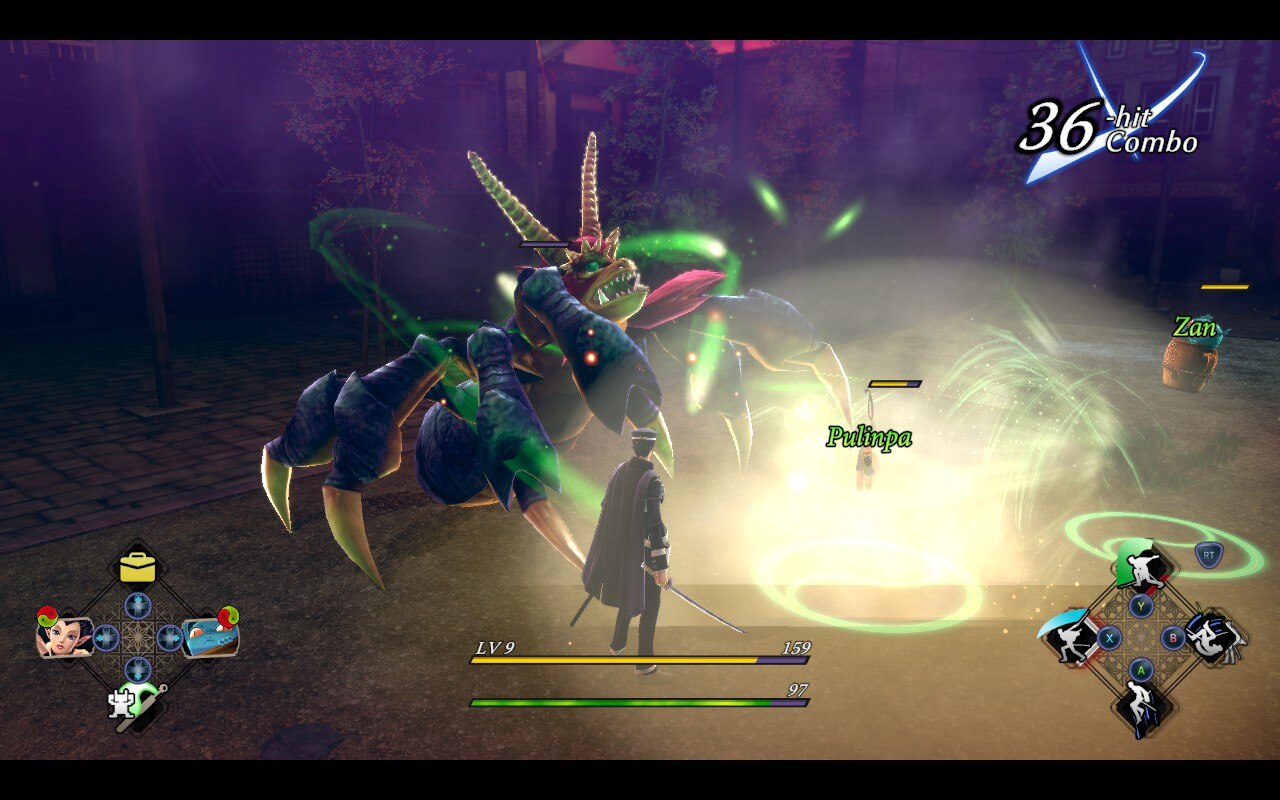Click the gun and tool icon below the d-pad

tap(136, 705)
